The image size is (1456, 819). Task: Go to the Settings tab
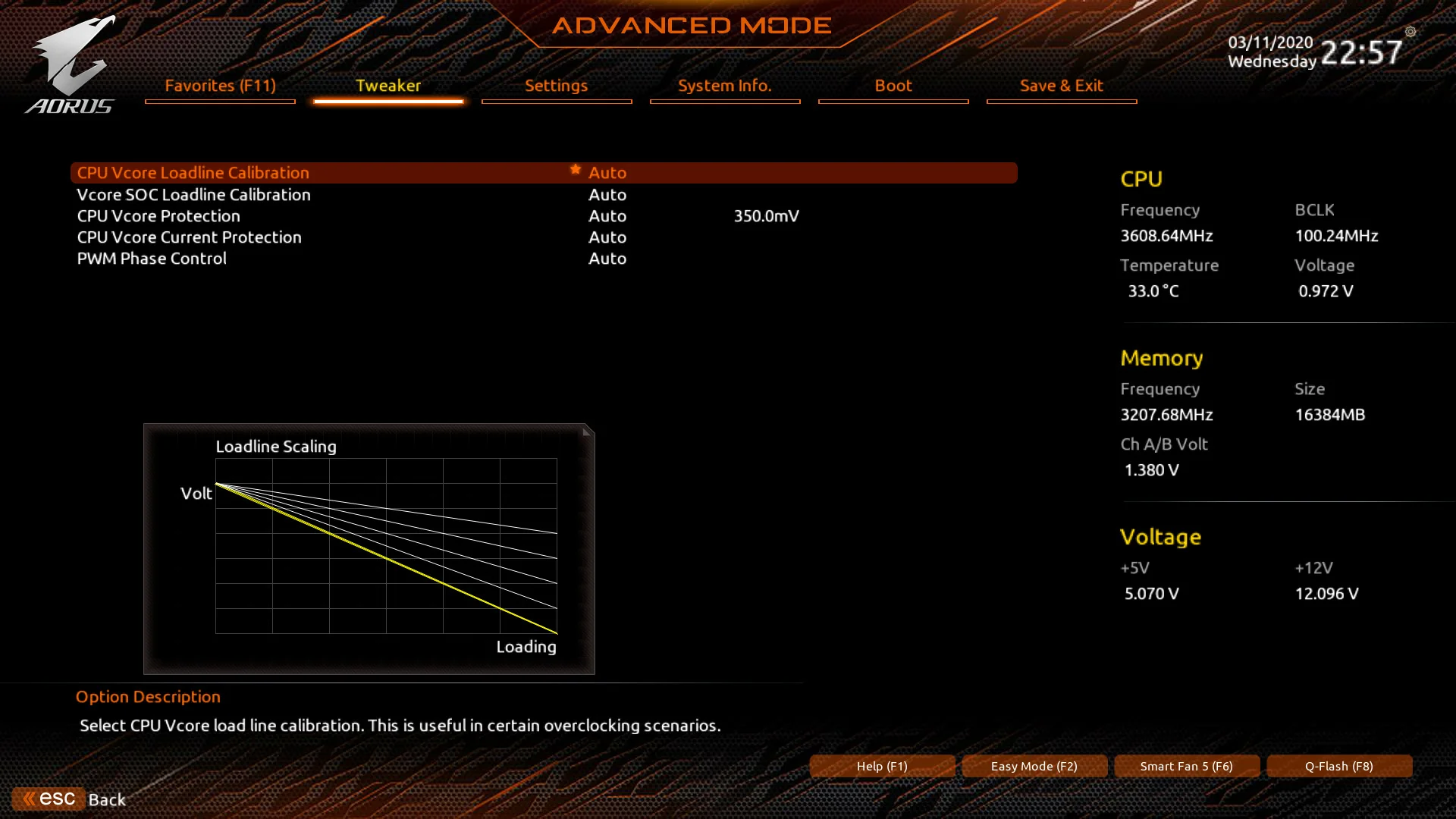pos(557,86)
